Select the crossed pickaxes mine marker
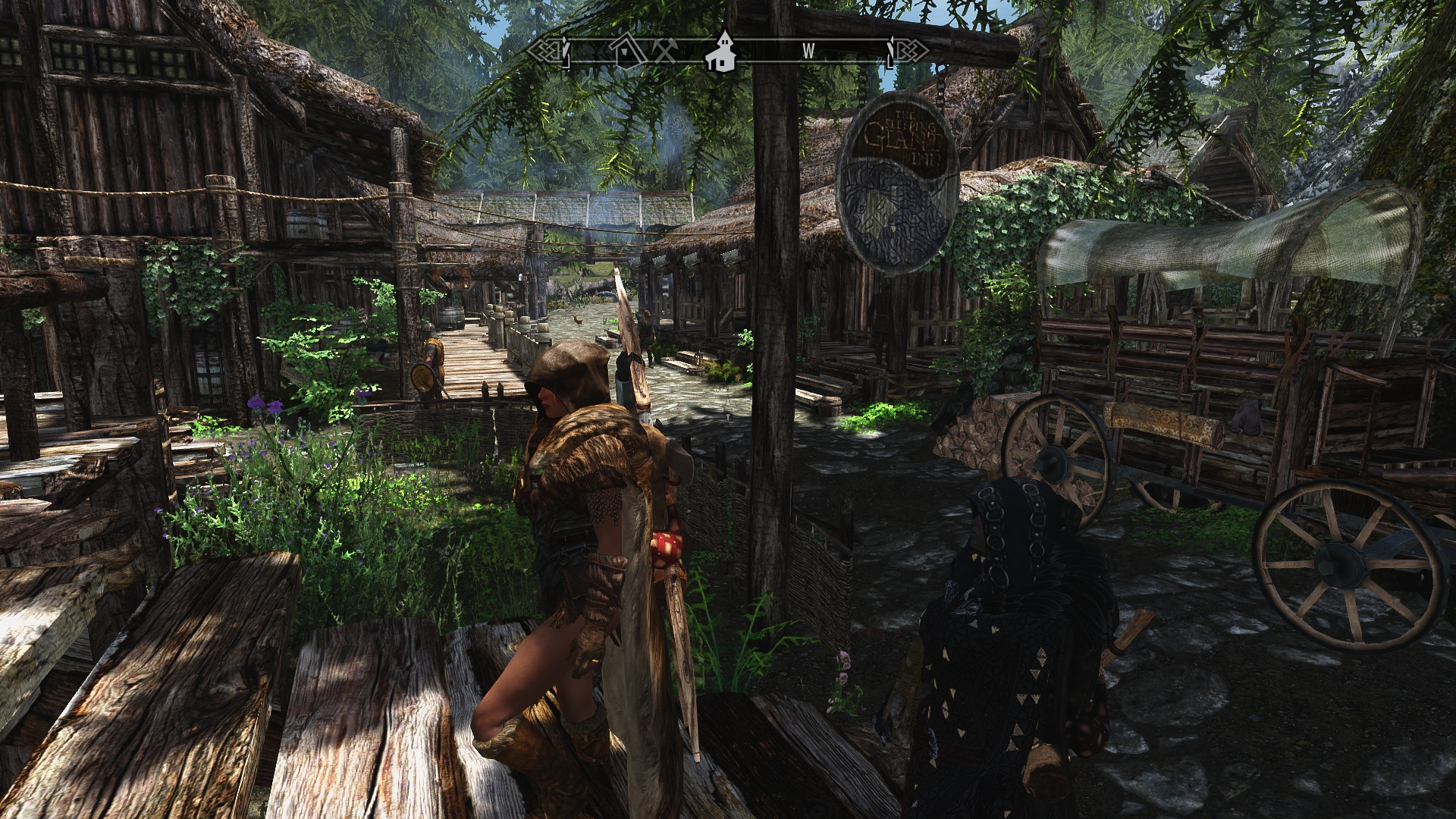 [x=665, y=51]
